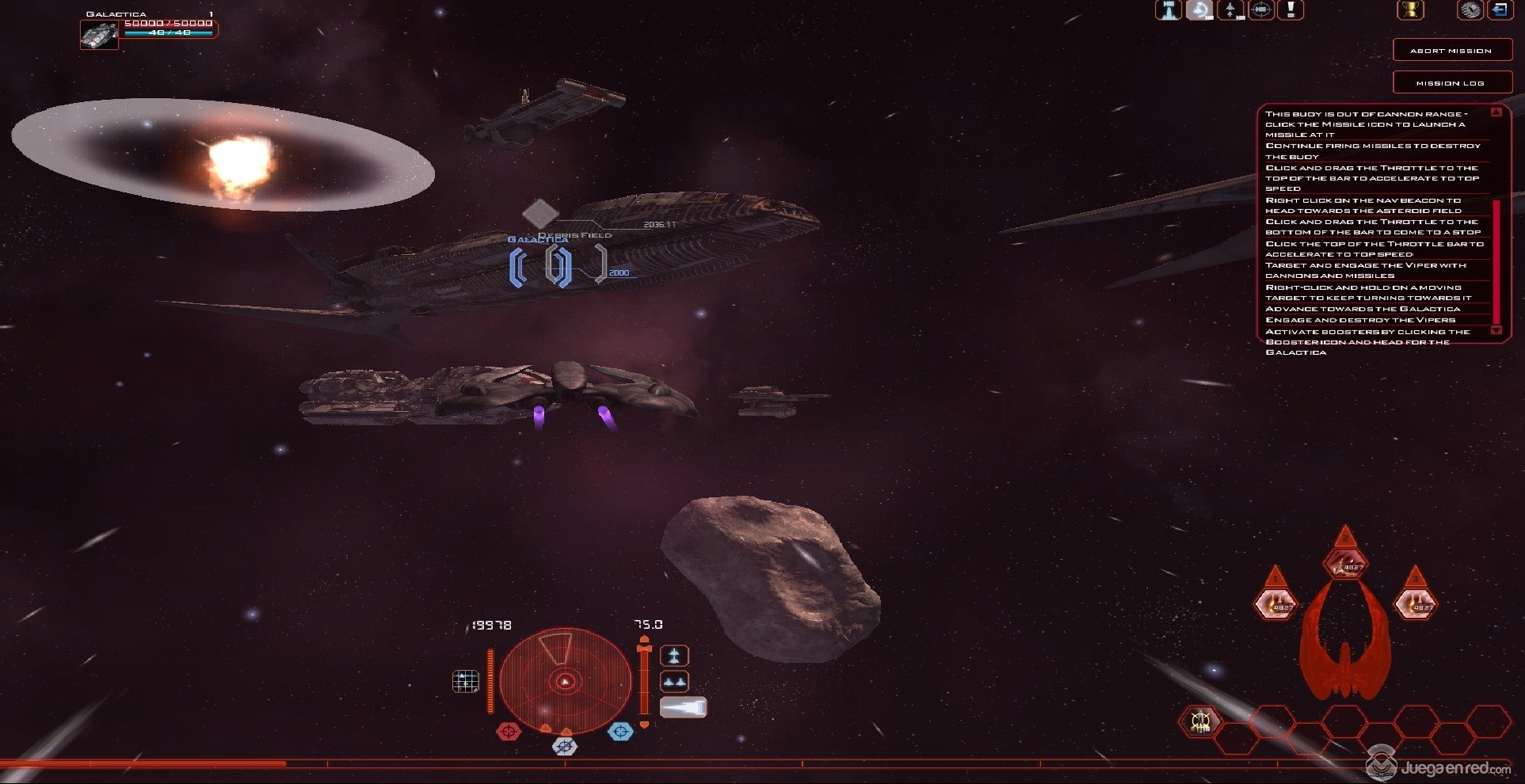Open the sector grid map icon
Image resolution: width=1525 pixels, height=784 pixels.
[x=465, y=681]
